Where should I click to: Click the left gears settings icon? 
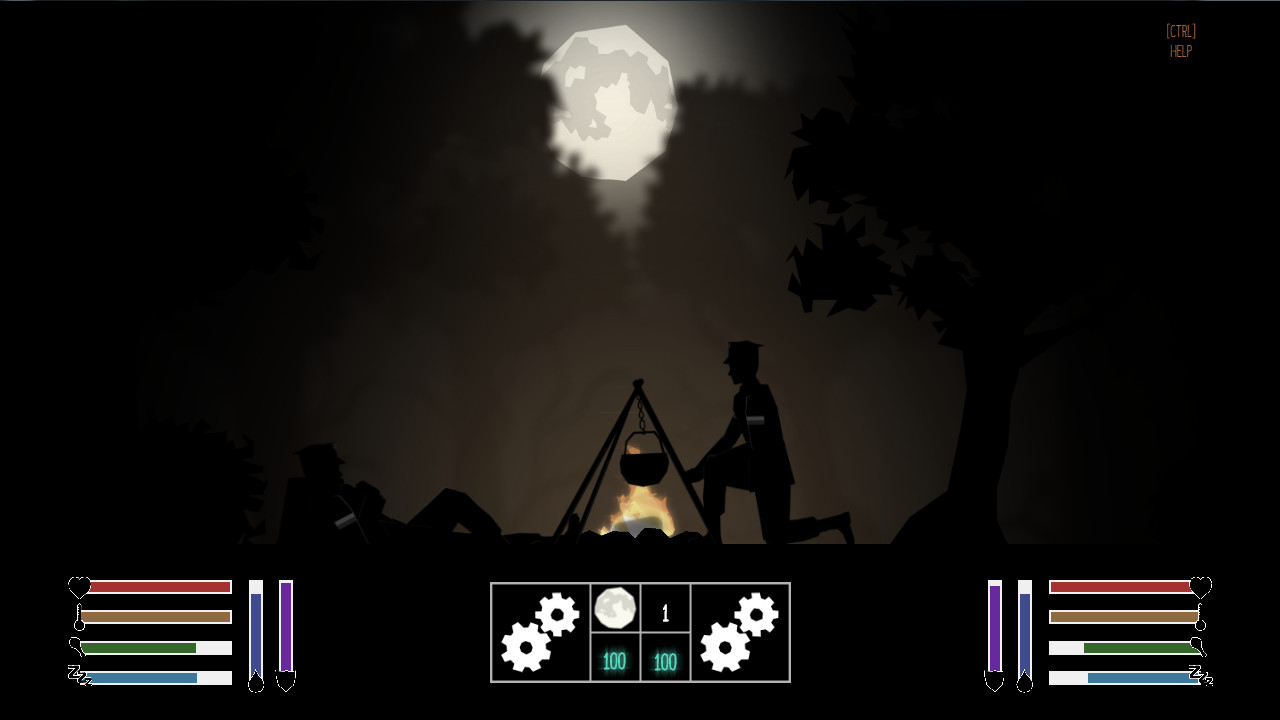(x=540, y=631)
